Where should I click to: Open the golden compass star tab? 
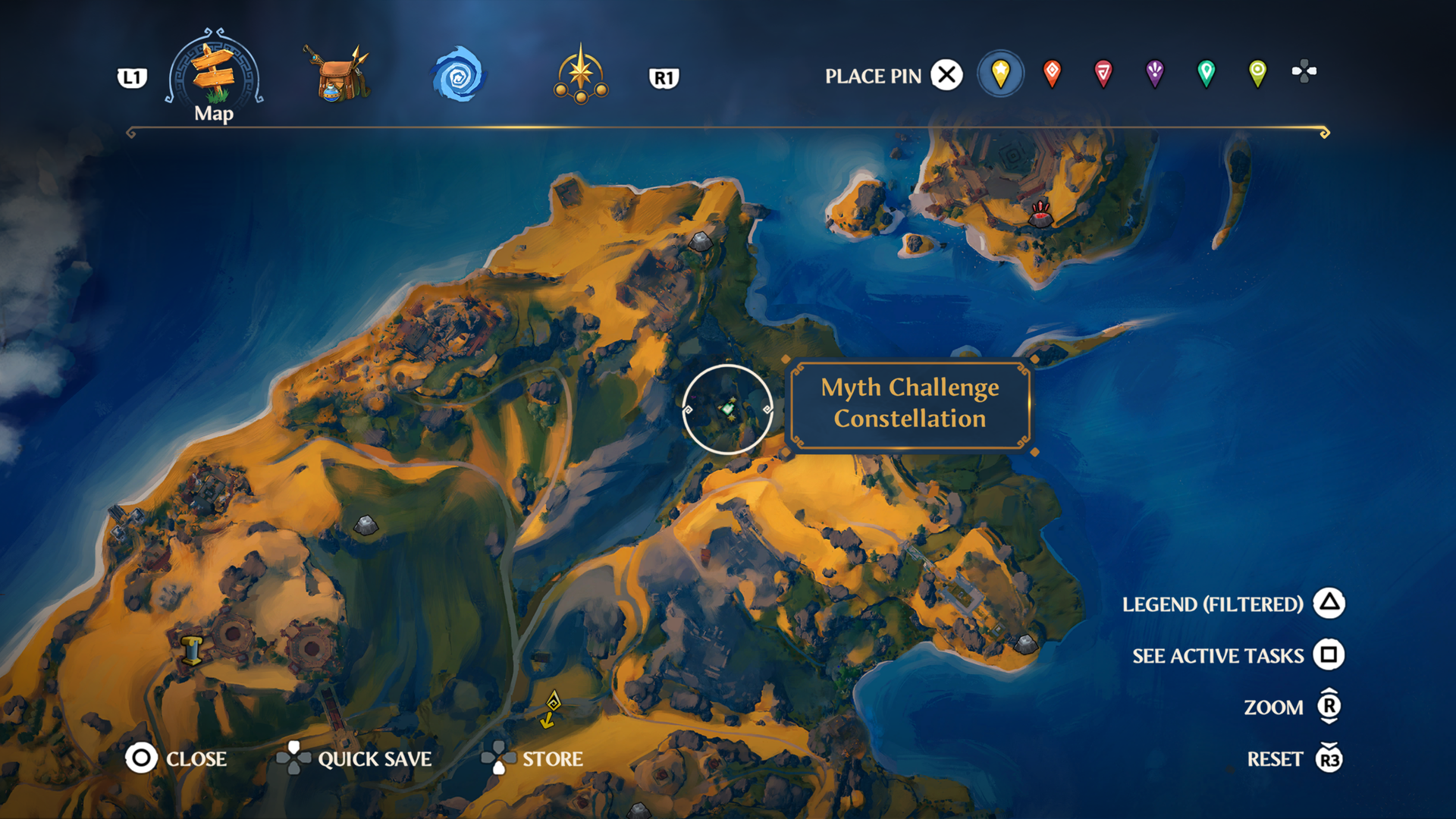580,75
